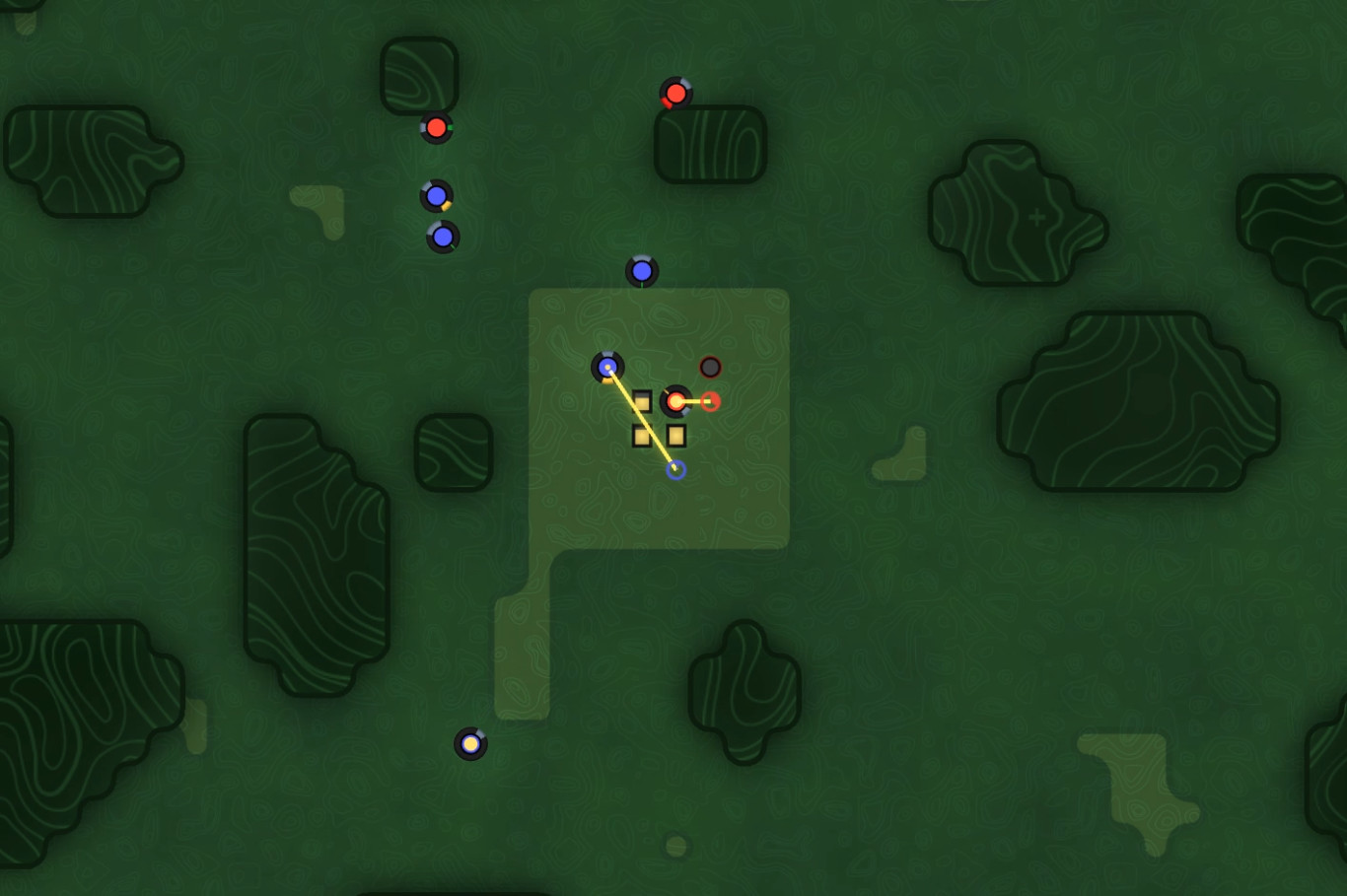Select the red unit at the top of the map
This screenshot has width=1347, height=896.
(674, 94)
